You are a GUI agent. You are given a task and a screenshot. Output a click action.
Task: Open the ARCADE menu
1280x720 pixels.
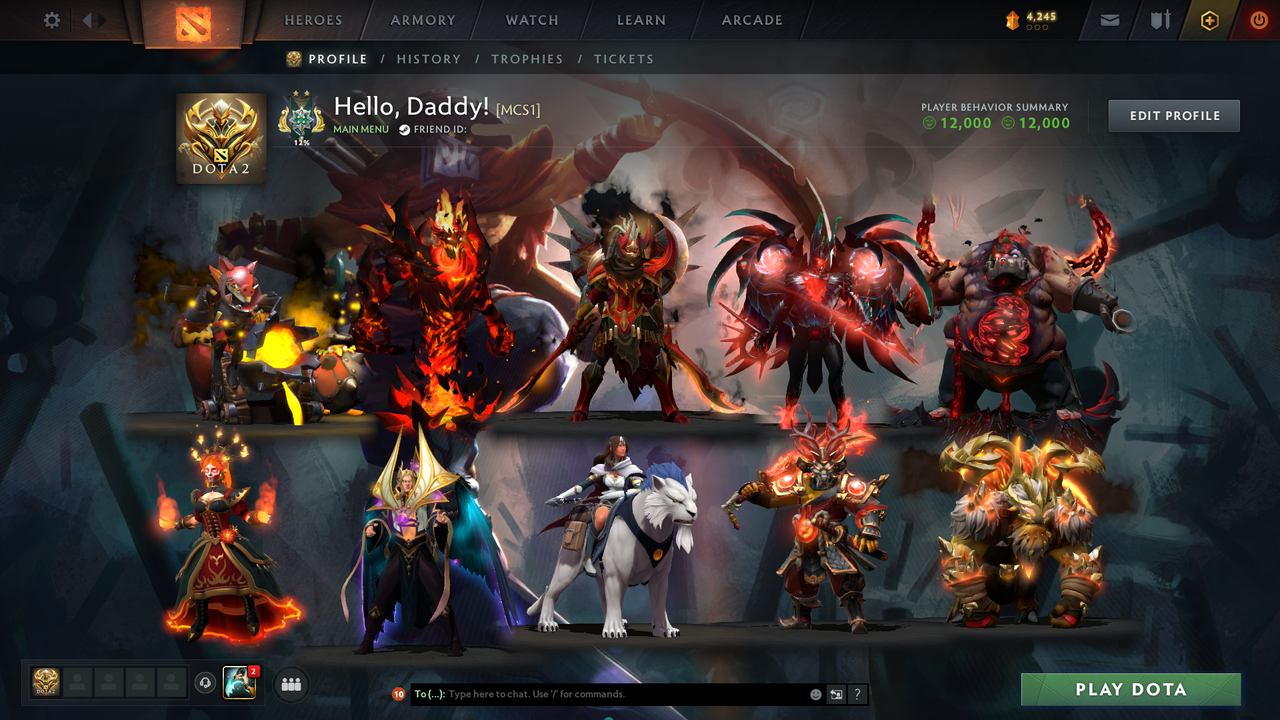[x=751, y=20]
